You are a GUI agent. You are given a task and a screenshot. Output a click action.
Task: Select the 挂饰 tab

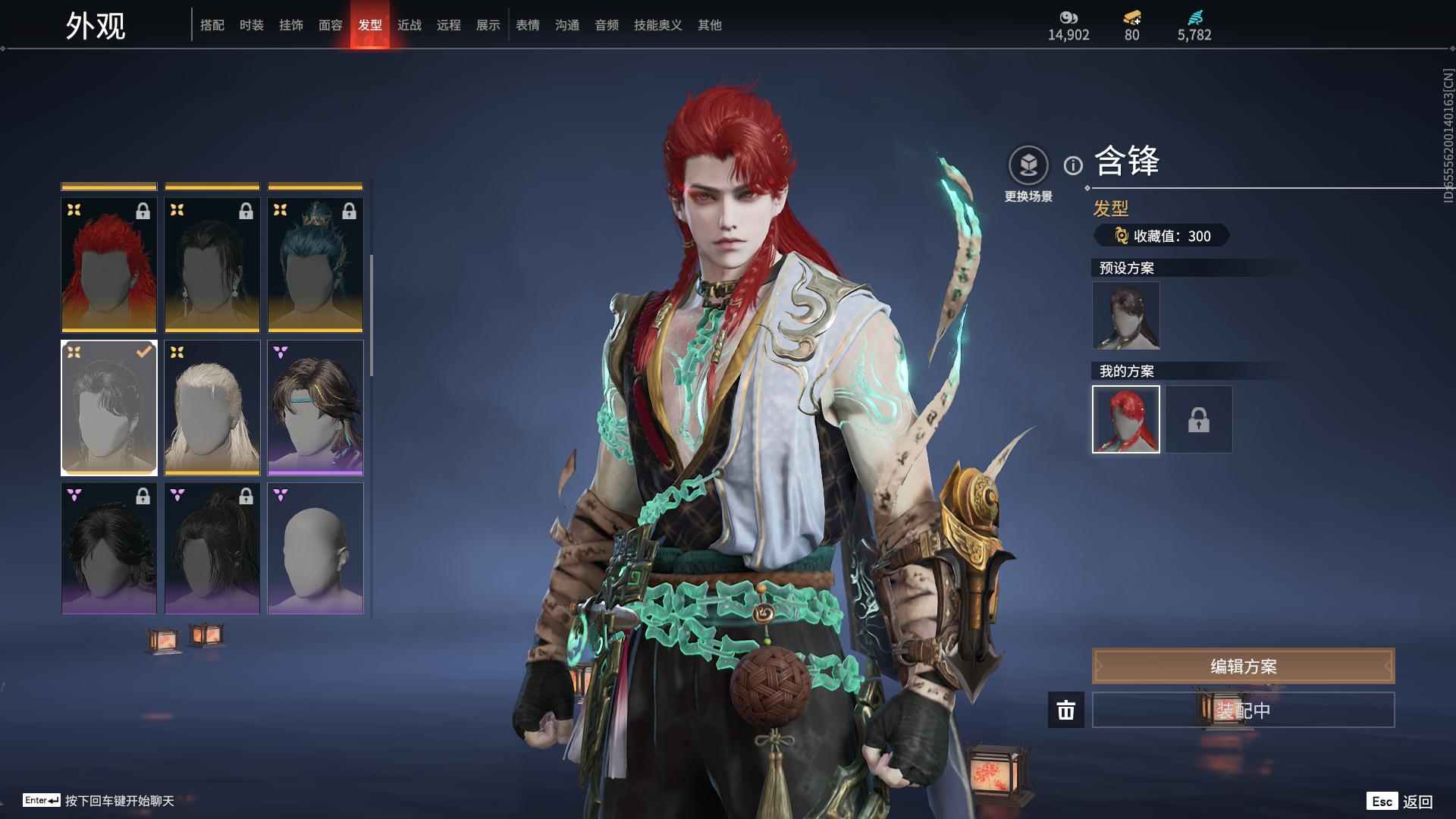pos(290,25)
